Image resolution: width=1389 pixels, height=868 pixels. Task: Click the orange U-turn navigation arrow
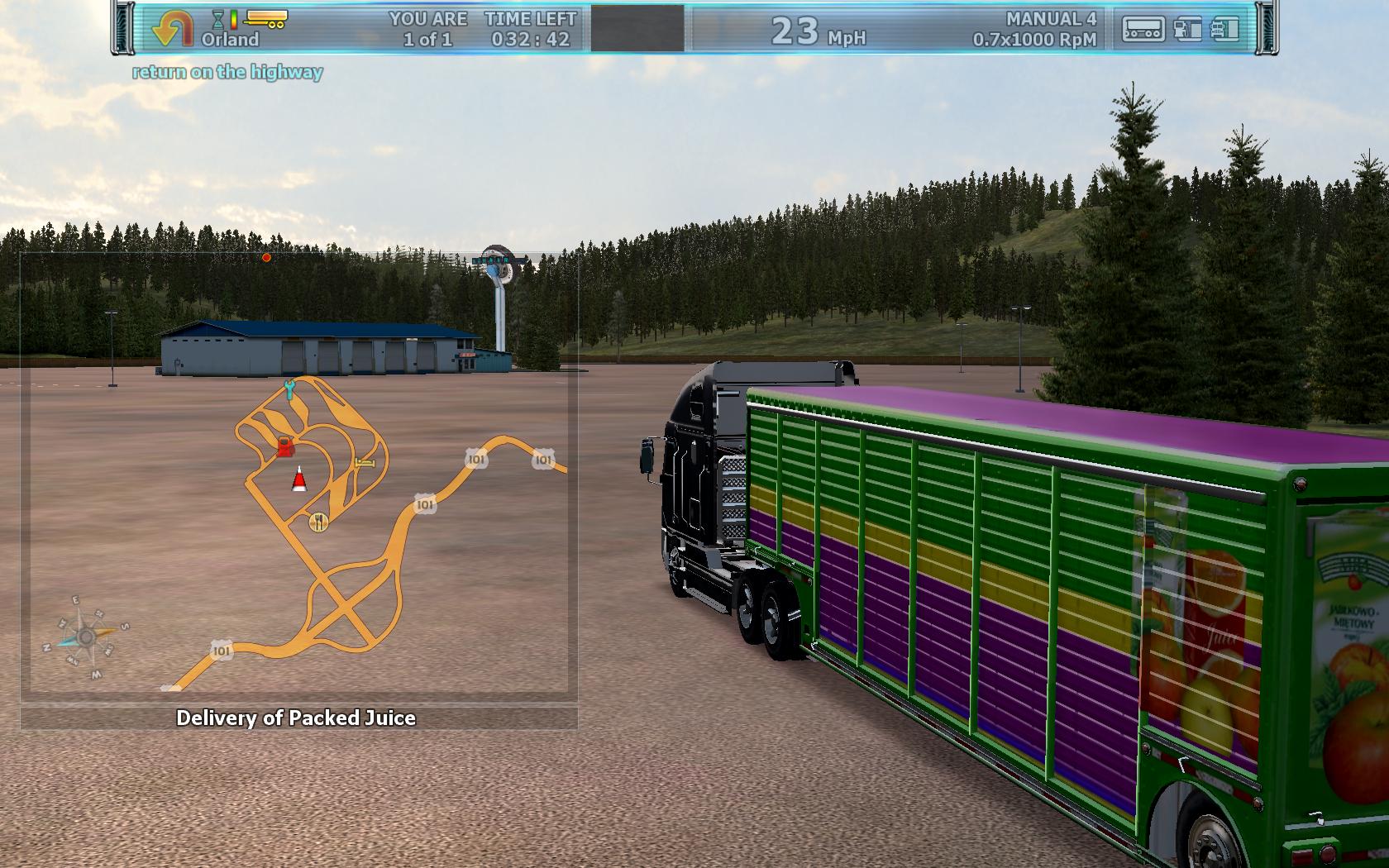[x=172, y=29]
